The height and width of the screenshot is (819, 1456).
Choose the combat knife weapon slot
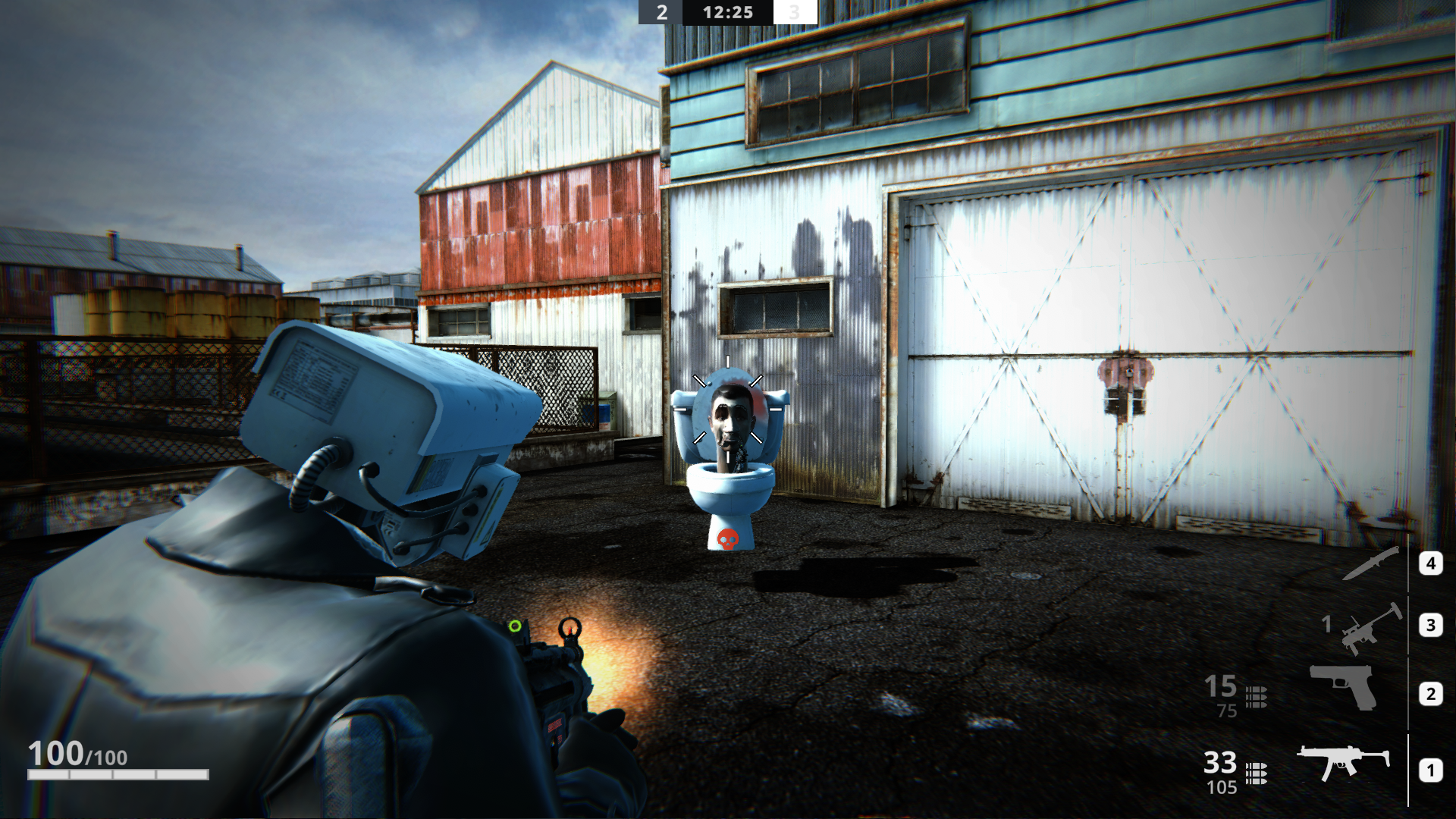(x=1370, y=563)
